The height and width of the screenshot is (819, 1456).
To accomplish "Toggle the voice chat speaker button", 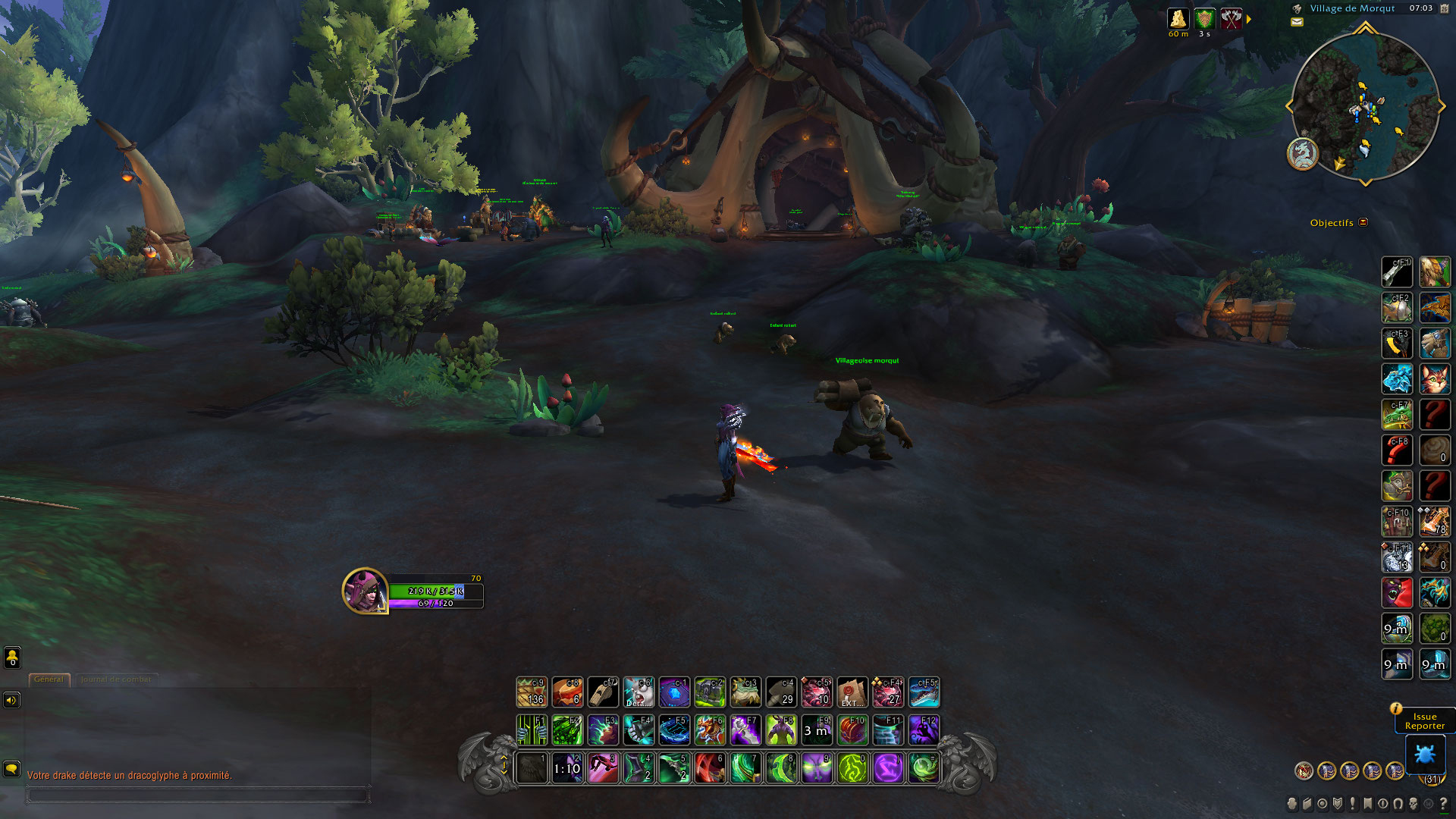I will pos(11,700).
